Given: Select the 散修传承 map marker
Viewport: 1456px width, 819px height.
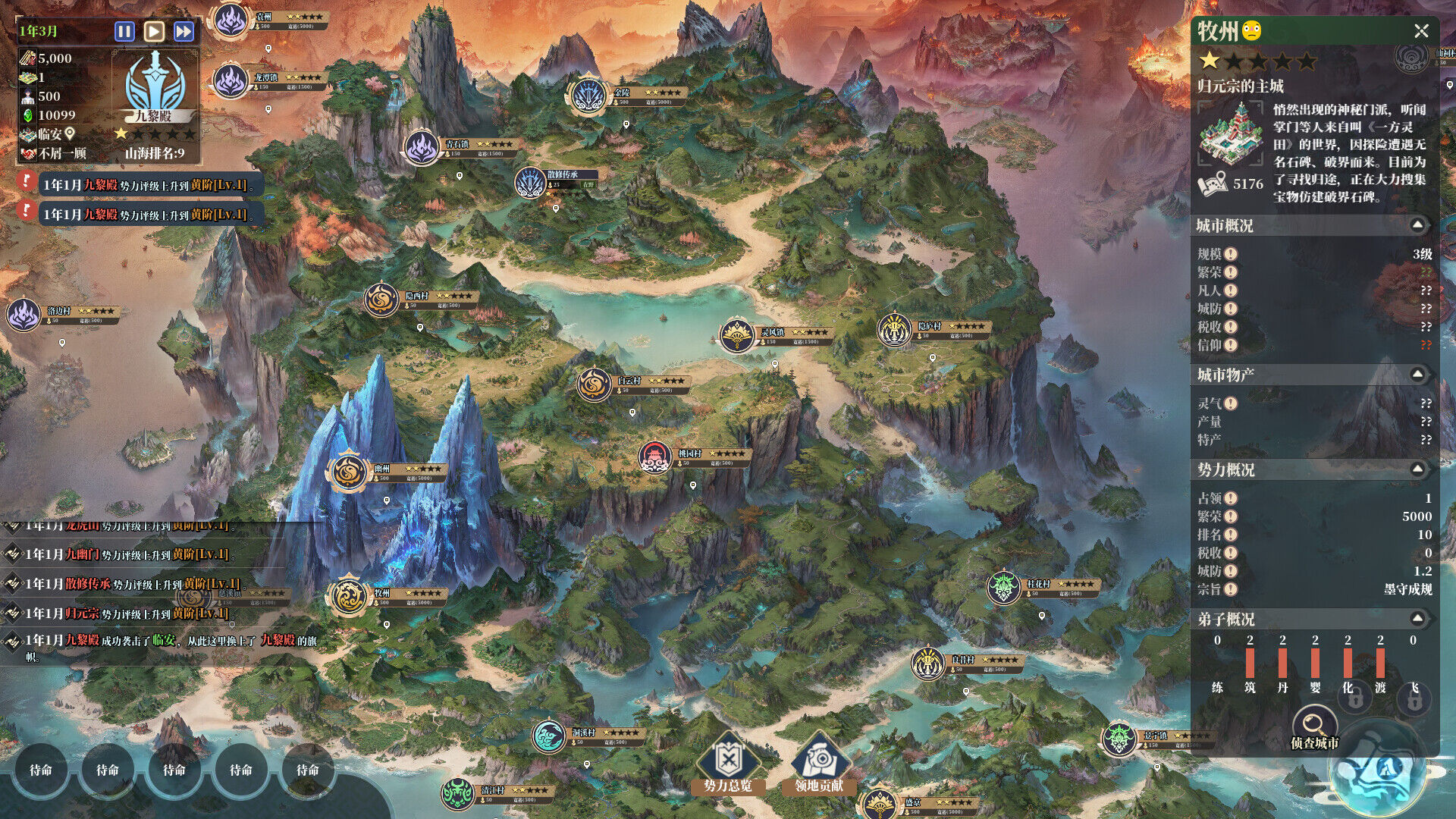Looking at the screenshot, I should pyautogui.click(x=529, y=183).
